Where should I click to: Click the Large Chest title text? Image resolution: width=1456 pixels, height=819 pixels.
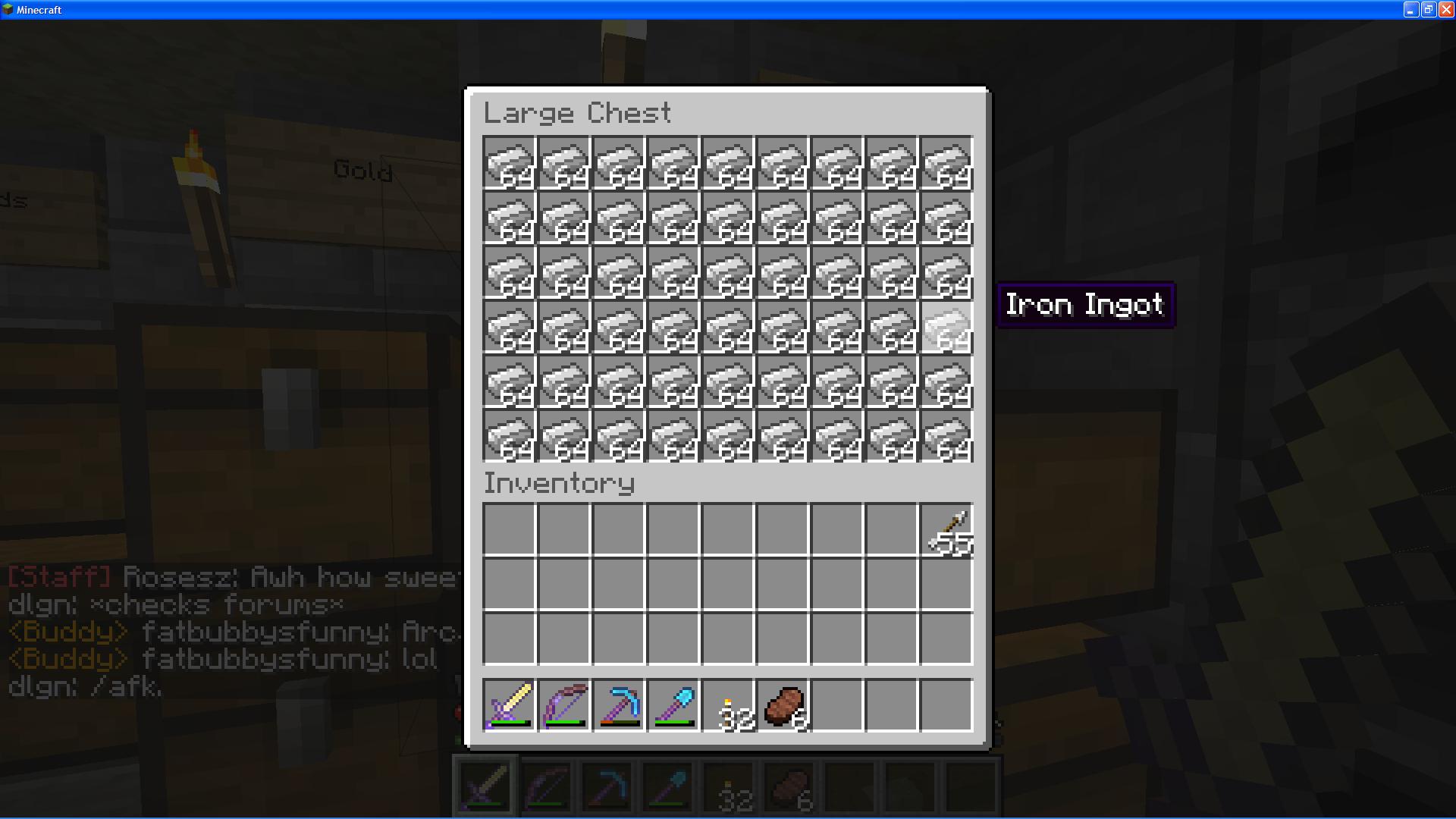[578, 112]
